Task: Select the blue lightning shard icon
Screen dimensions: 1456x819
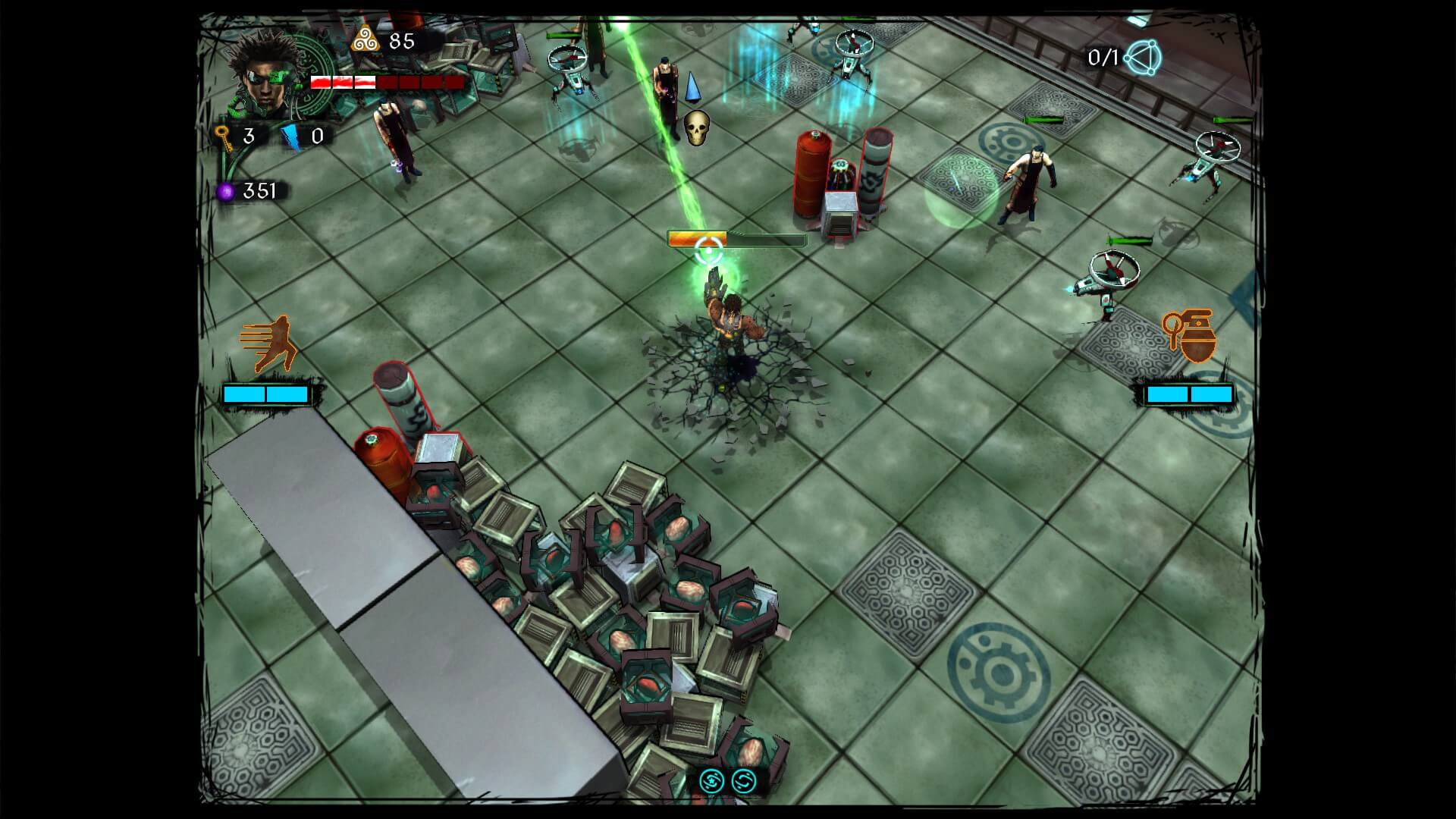Action: (290, 137)
